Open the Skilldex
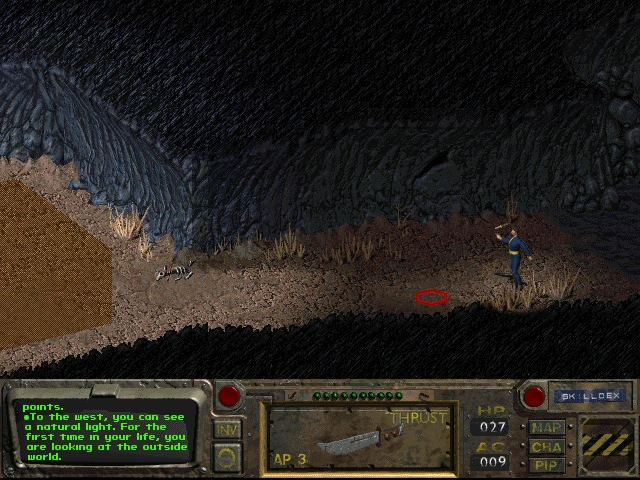Screen dimensions: 640x480 tap(589, 396)
